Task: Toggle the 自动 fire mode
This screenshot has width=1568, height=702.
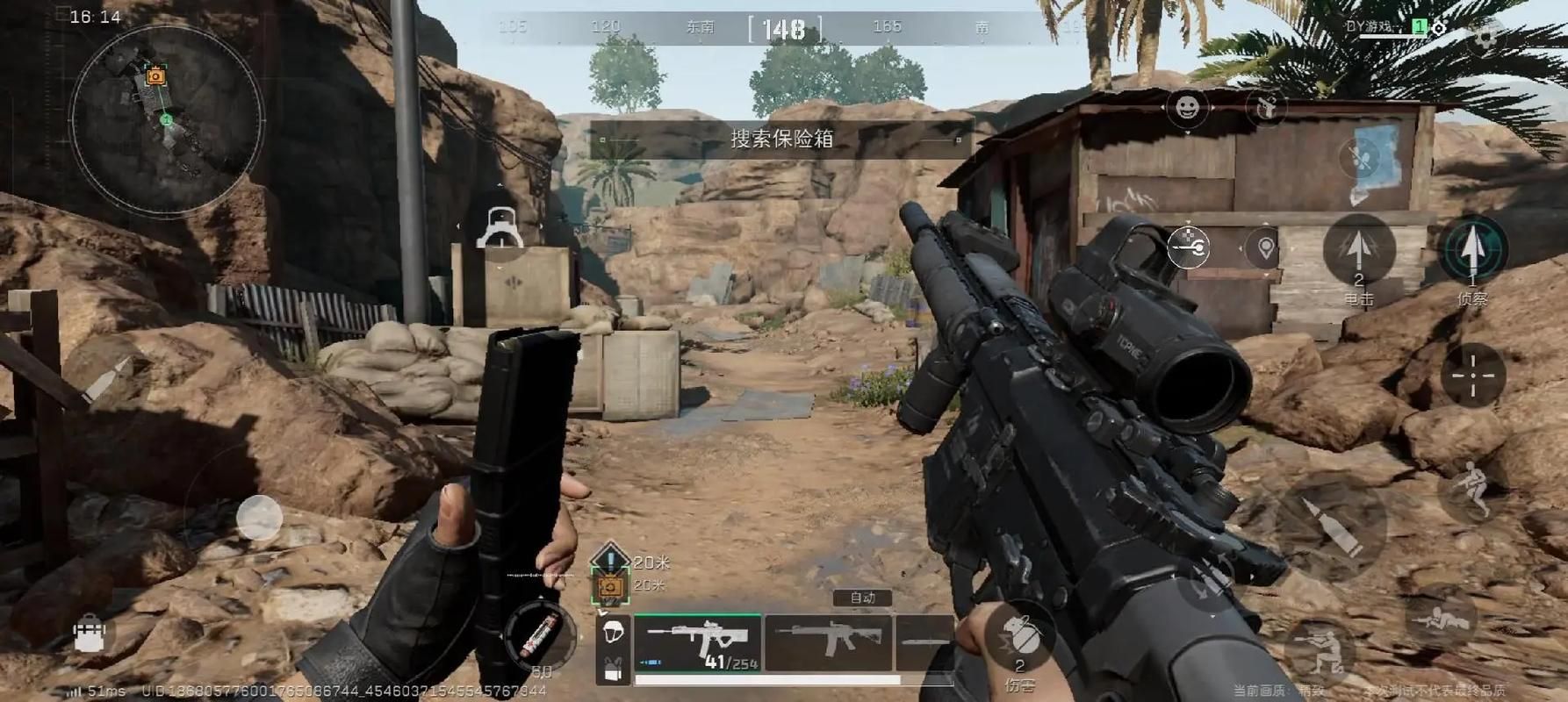Action: [862, 598]
